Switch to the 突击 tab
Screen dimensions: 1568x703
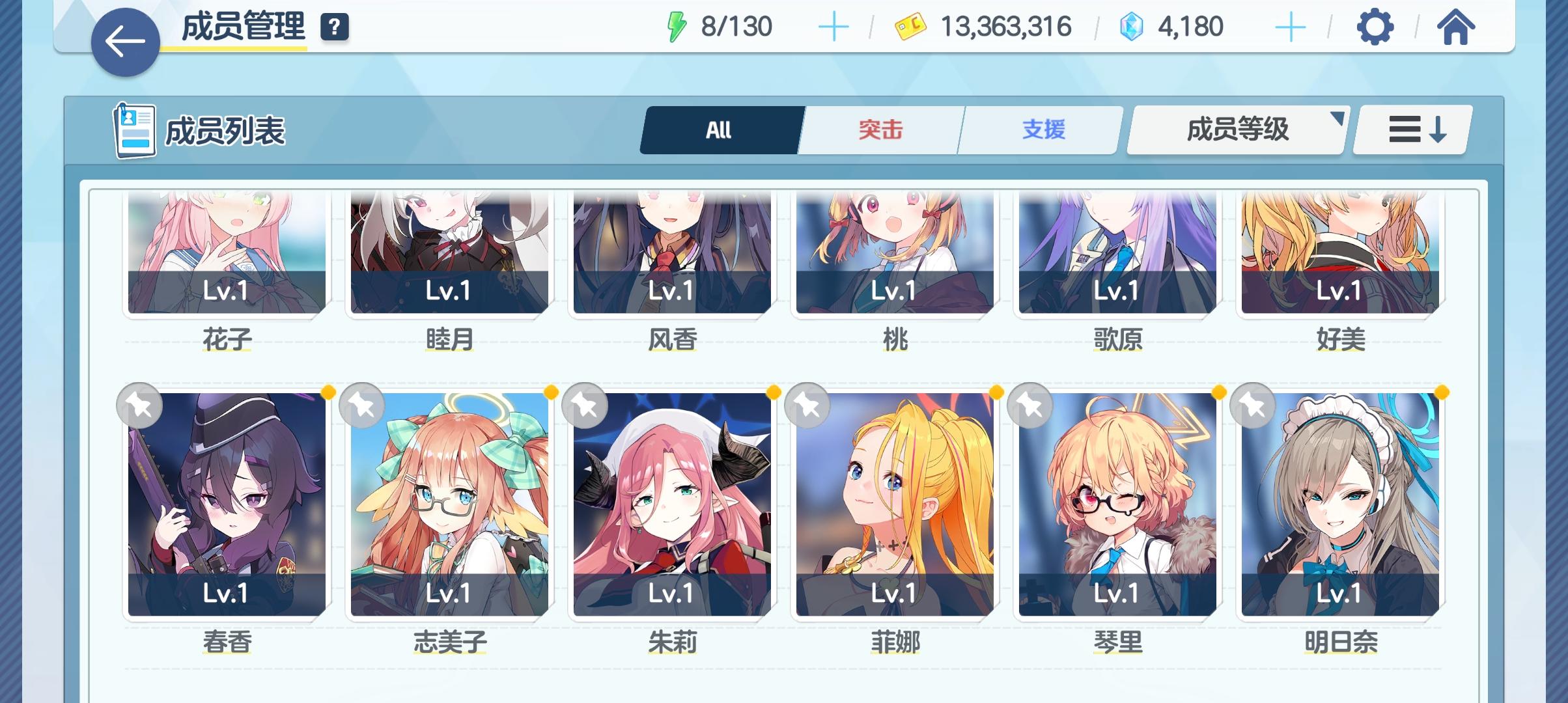point(879,129)
